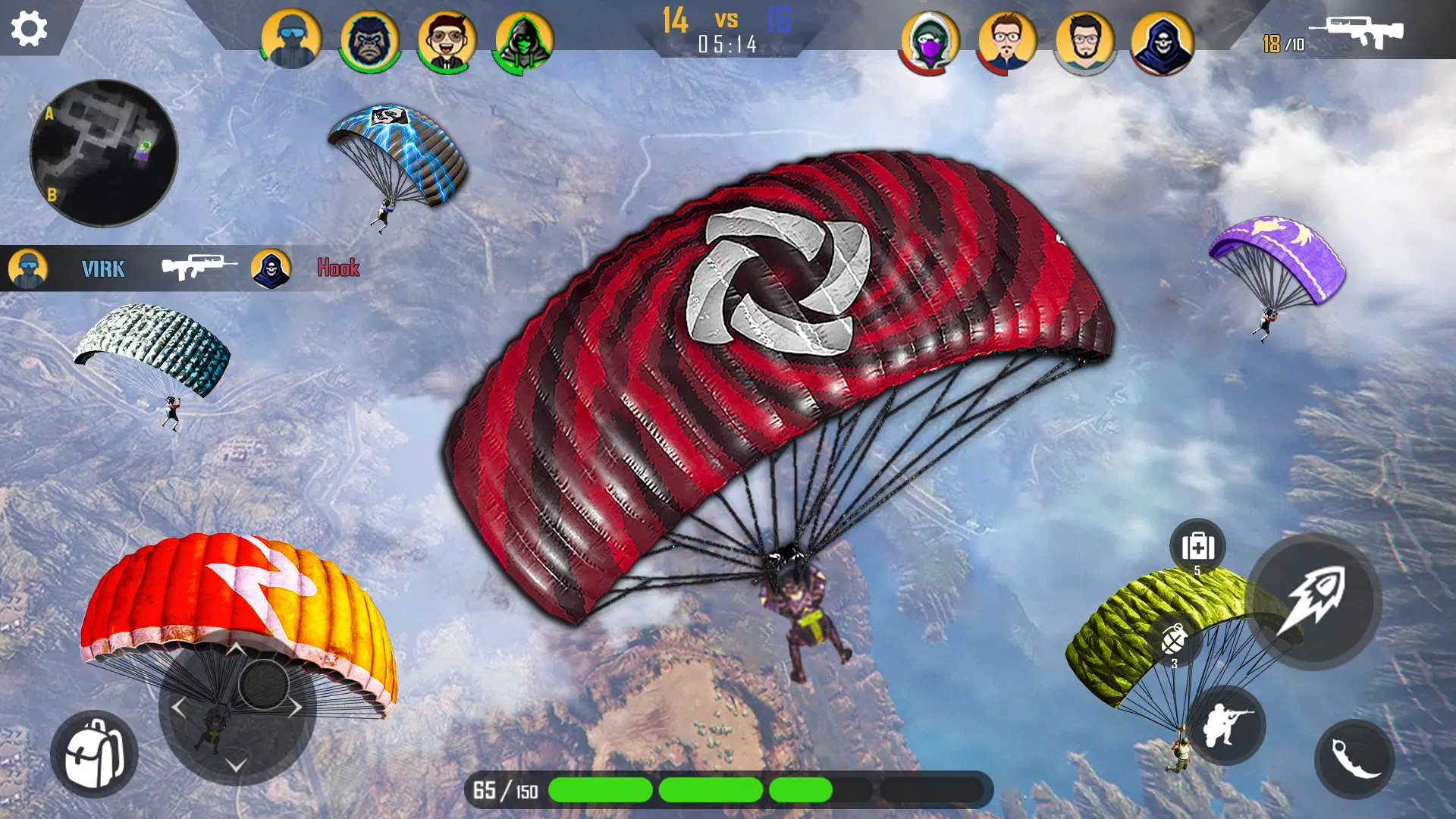Select the purple masked enemy avatar
The width and height of the screenshot is (1456, 819).
tap(930, 41)
